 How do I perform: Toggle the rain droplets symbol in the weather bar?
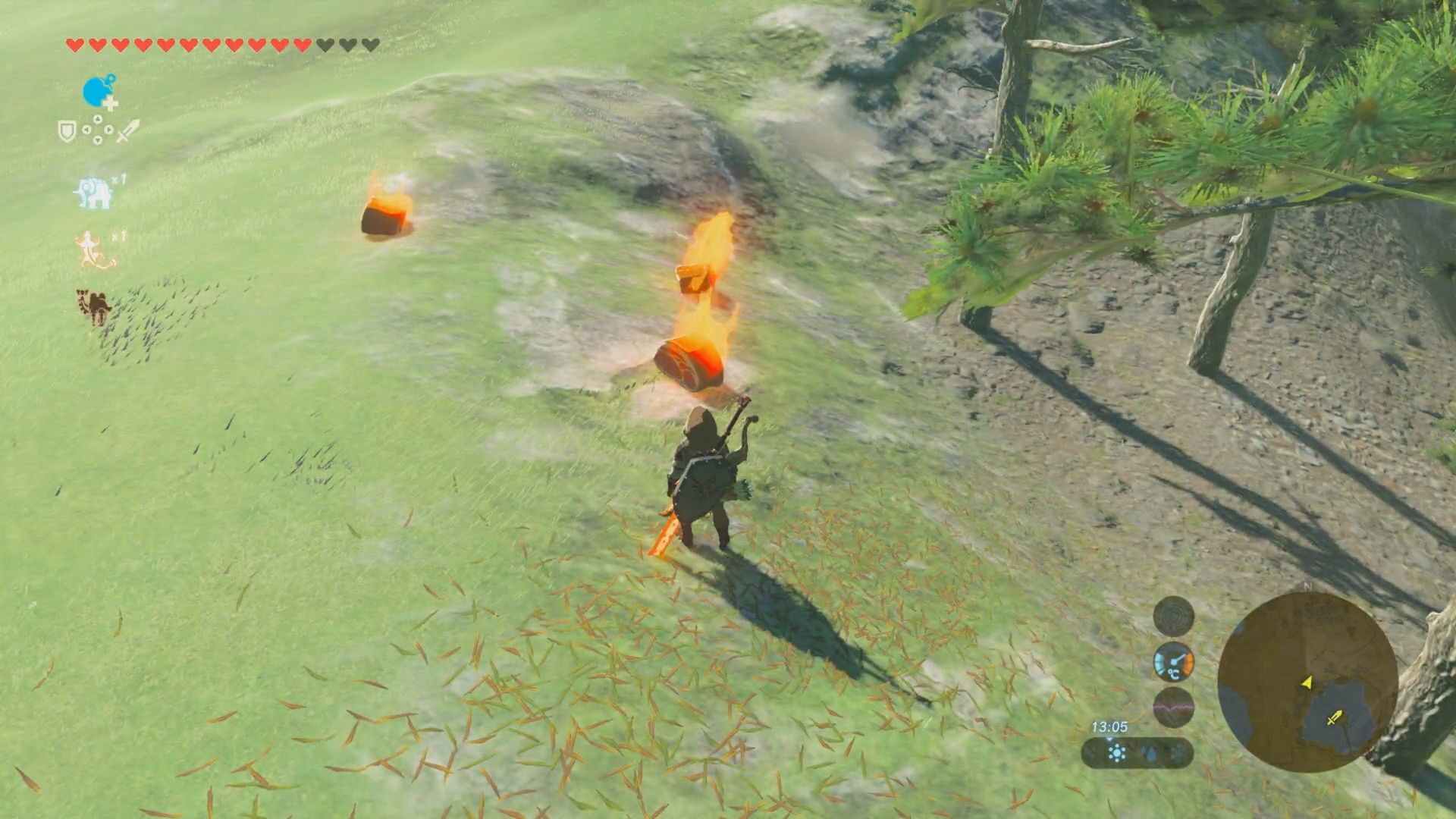[1150, 752]
